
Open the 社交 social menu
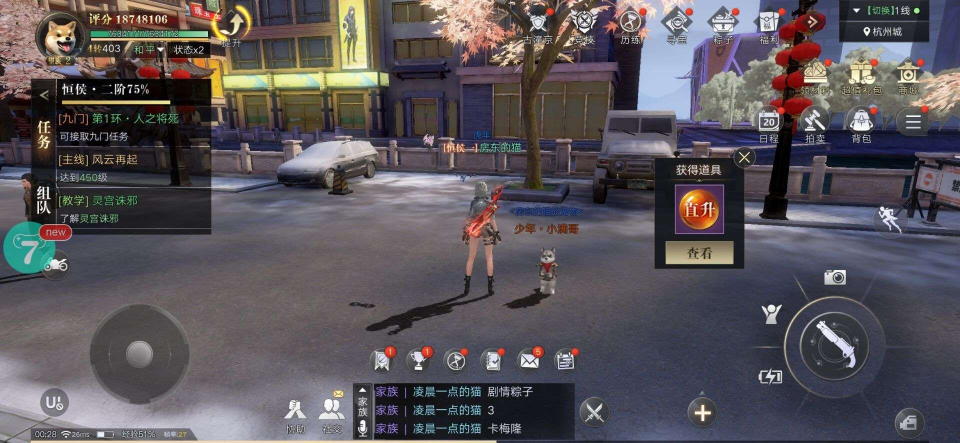click(331, 412)
